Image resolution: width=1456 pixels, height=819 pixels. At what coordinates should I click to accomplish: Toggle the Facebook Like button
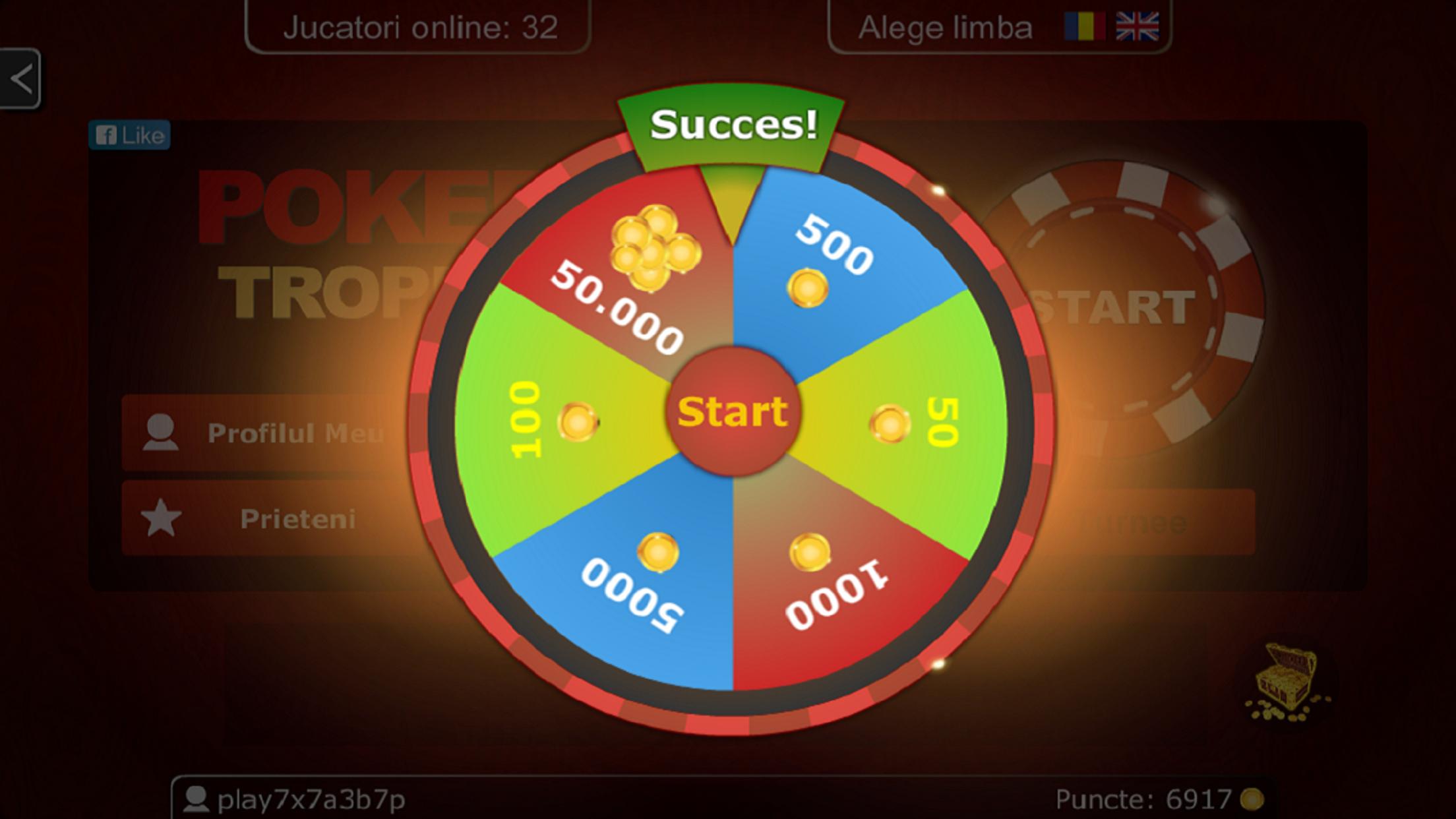(130, 135)
